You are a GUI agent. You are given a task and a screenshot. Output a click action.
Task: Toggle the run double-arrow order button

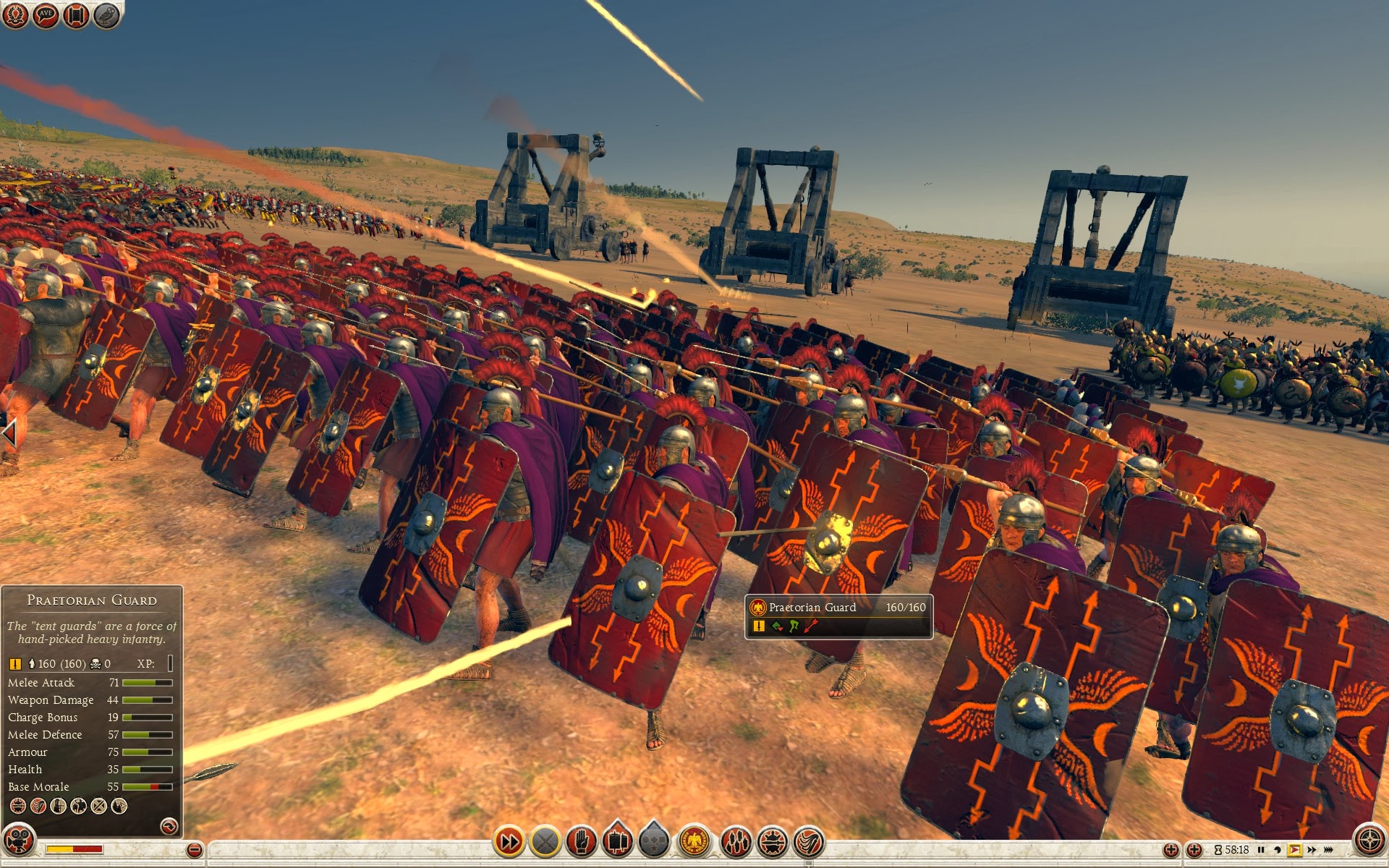coord(509,841)
